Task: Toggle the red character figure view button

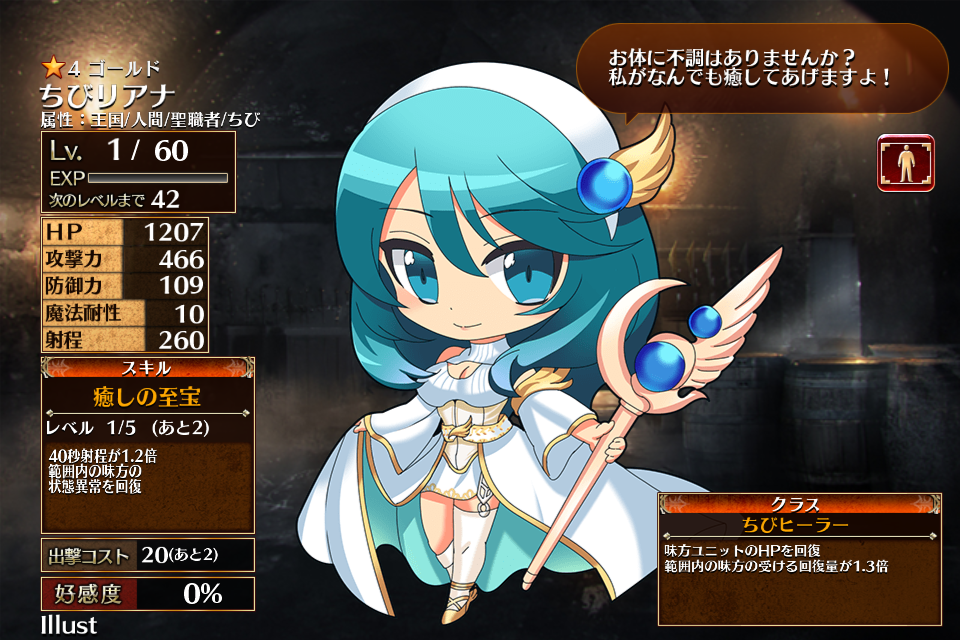Action: pos(906,163)
